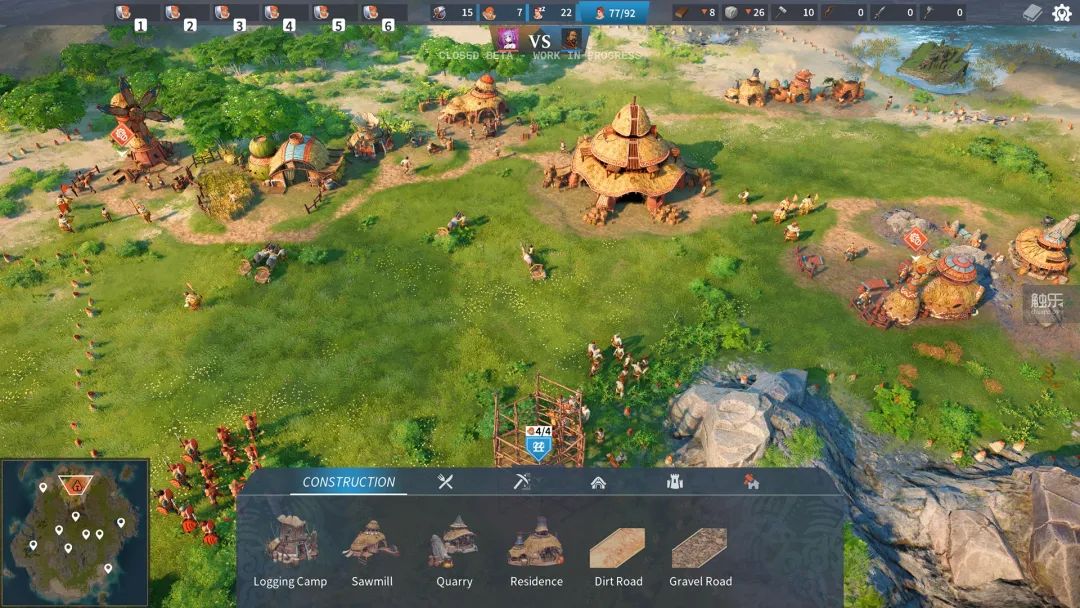Screen dimensions: 1080x608
Task: Open the book icon beside the gear
Action: click(x=1033, y=13)
